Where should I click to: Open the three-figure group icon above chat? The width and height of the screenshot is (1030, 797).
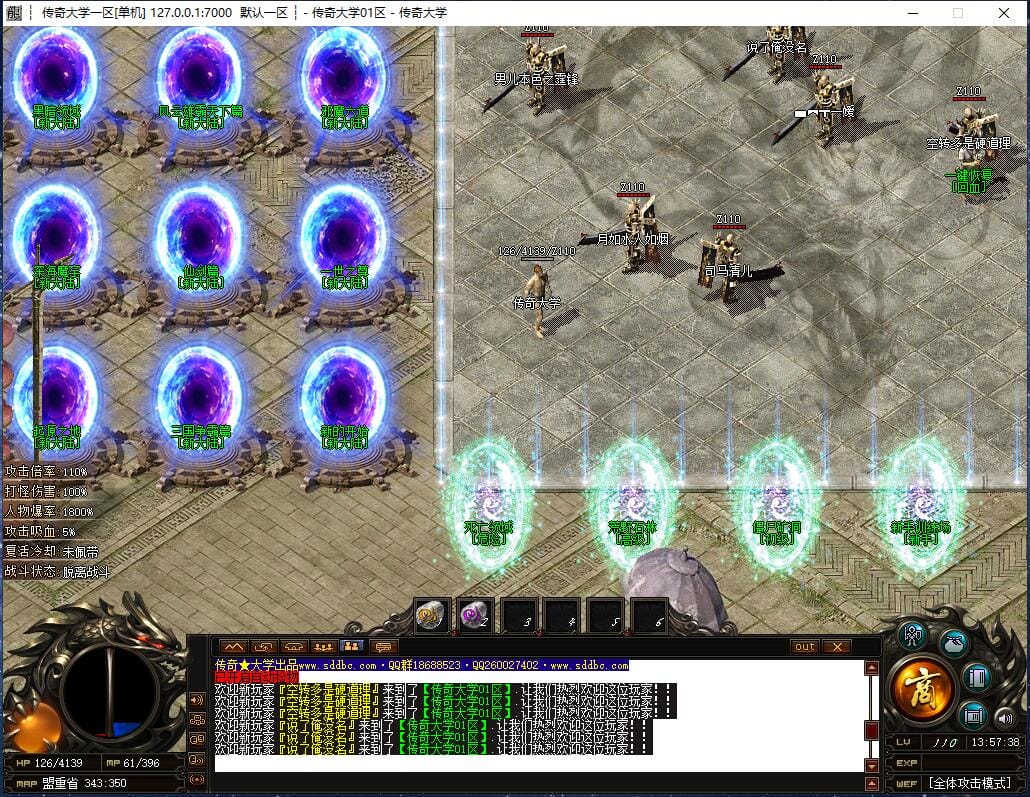click(322, 647)
